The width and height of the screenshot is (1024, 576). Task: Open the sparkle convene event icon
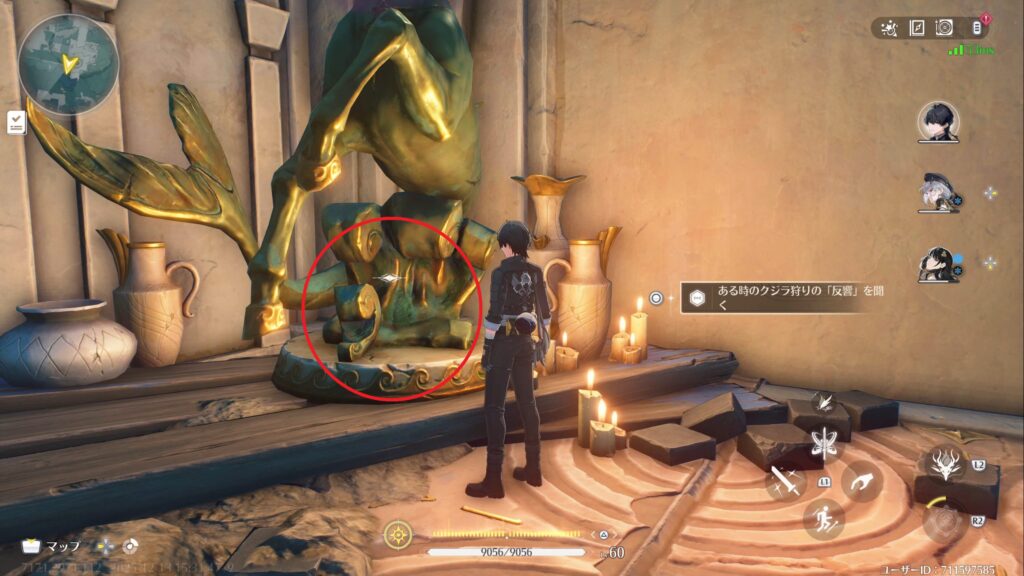(889, 28)
